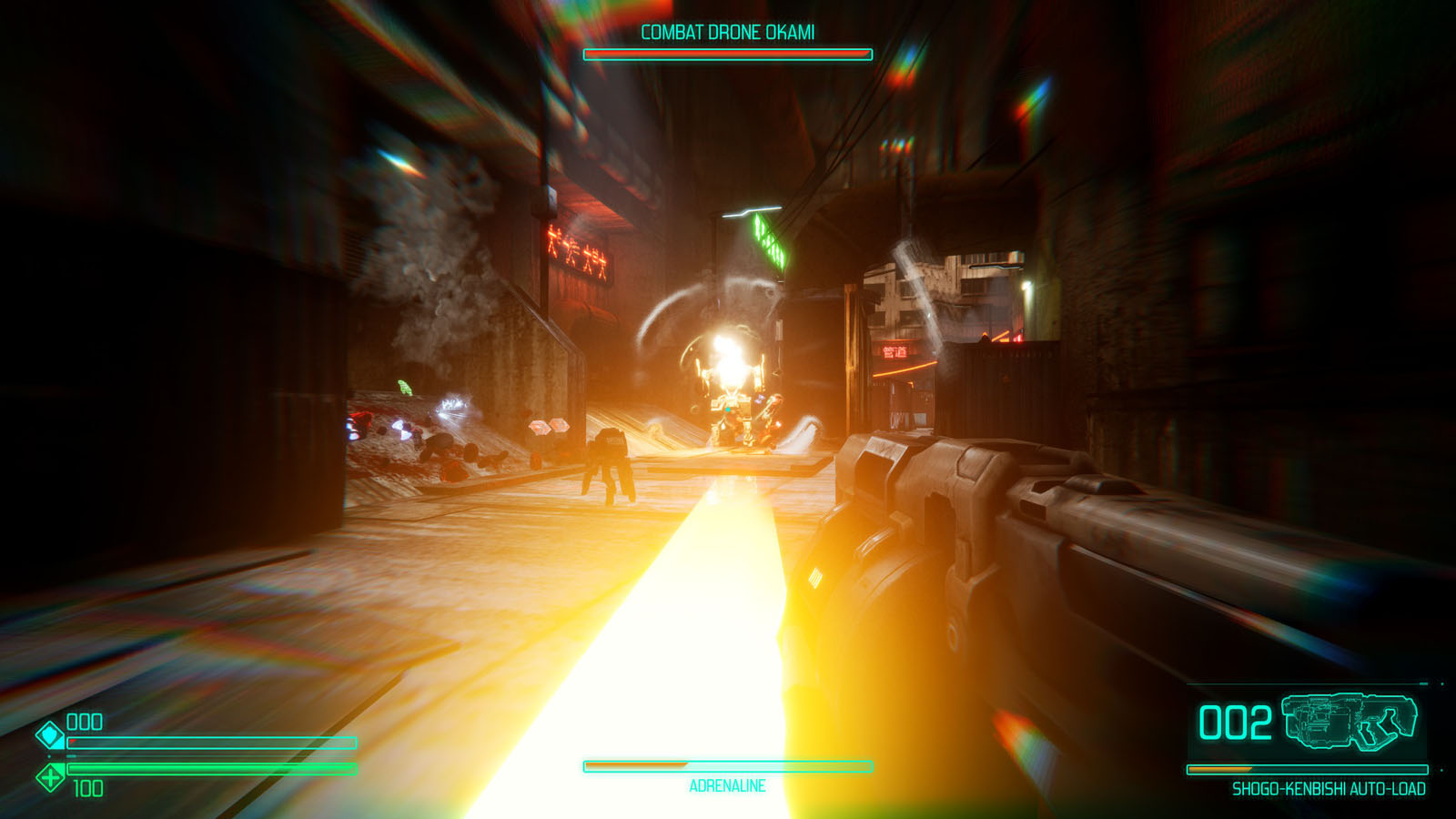The width and height of the screenshot is (1456, 819).
Task: Select the Shogo-Kenbishi Auto-Load weapon icon
Action: pyautogui.click(x=1350, y=723)
